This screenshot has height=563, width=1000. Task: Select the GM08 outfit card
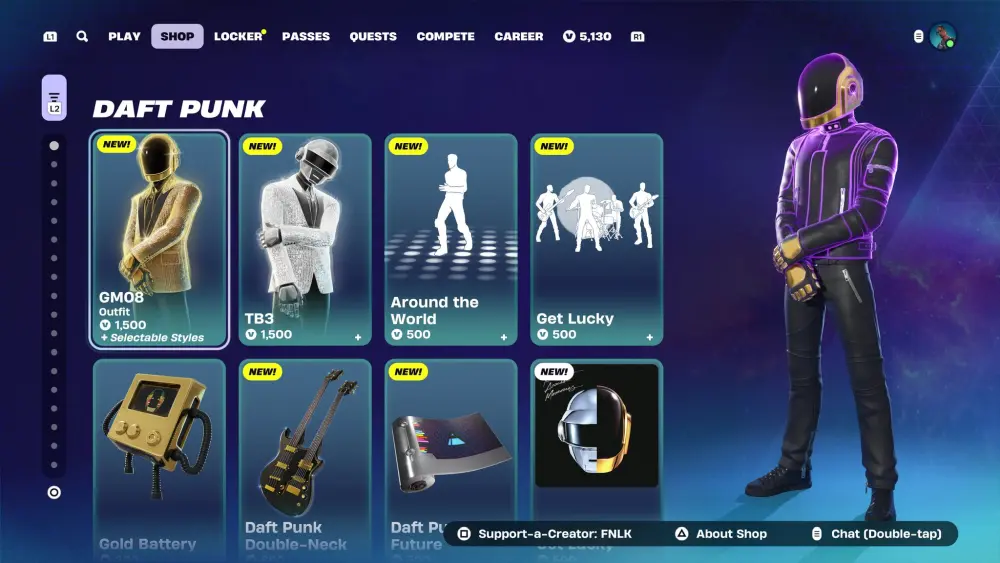tap(160, 240)
